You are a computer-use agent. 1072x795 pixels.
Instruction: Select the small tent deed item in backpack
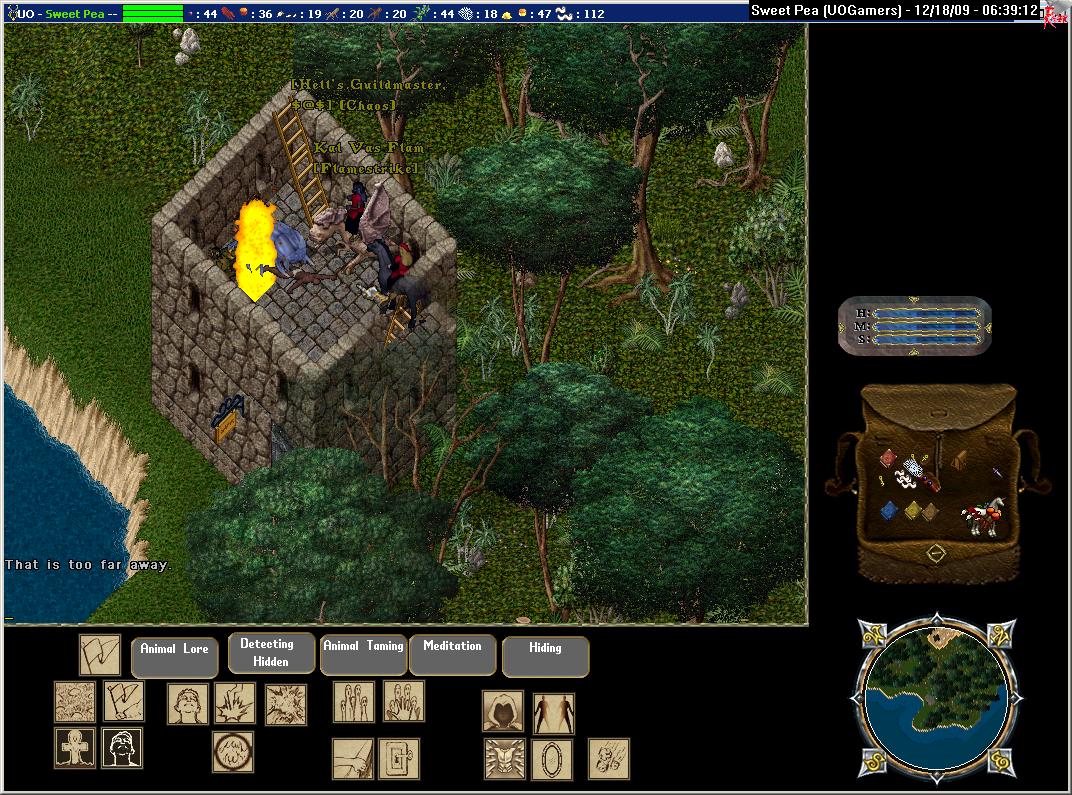tap(958, 459)
